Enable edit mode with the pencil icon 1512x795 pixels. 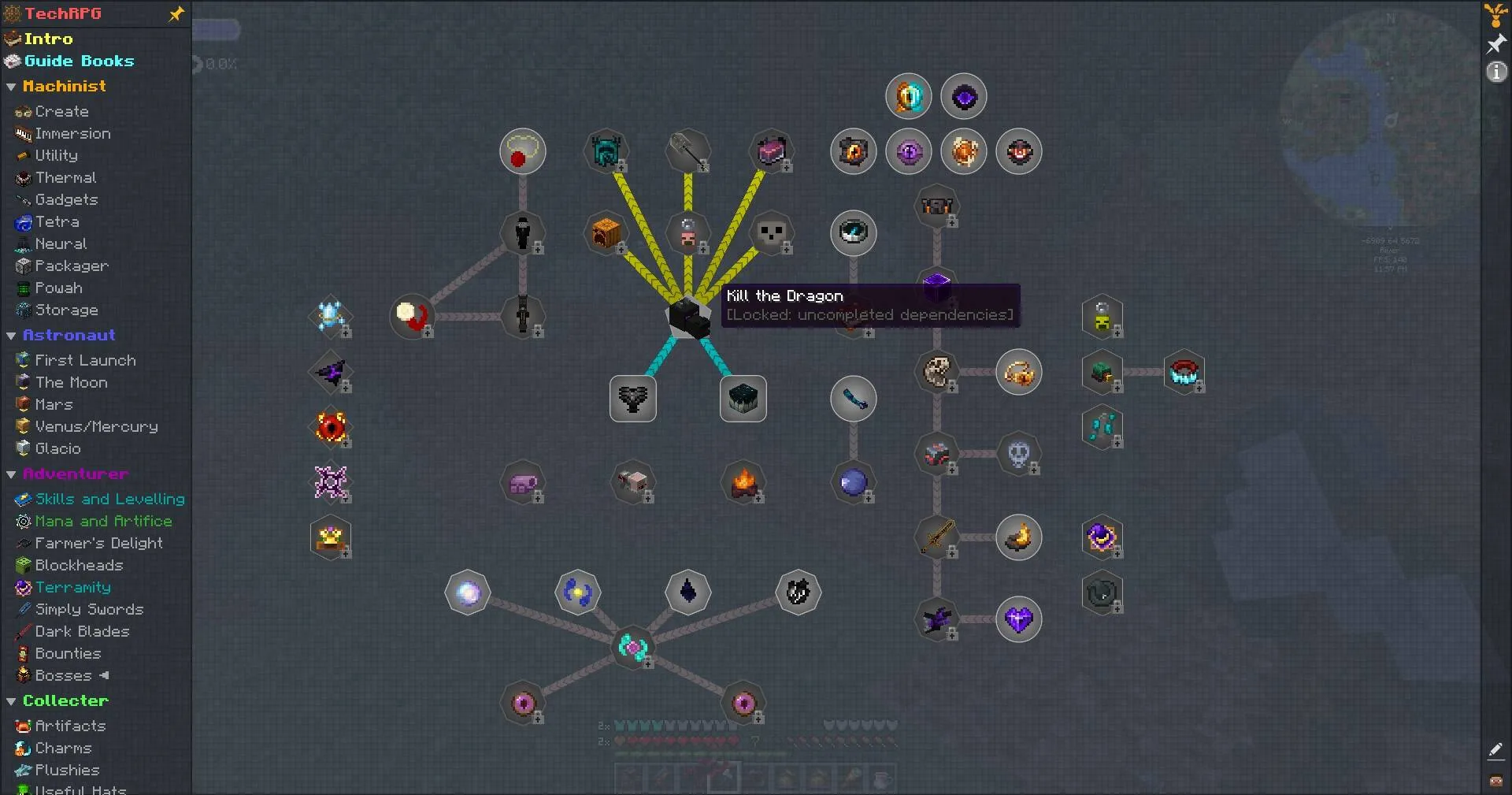[x=1495, y=750]
